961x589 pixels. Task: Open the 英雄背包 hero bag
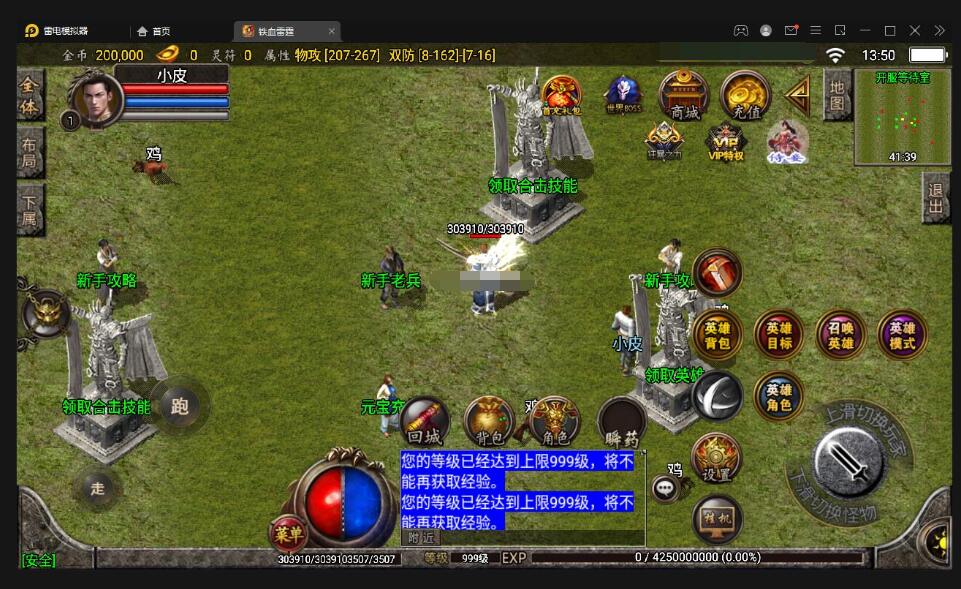pyautogui.click(x=717, y=335)
